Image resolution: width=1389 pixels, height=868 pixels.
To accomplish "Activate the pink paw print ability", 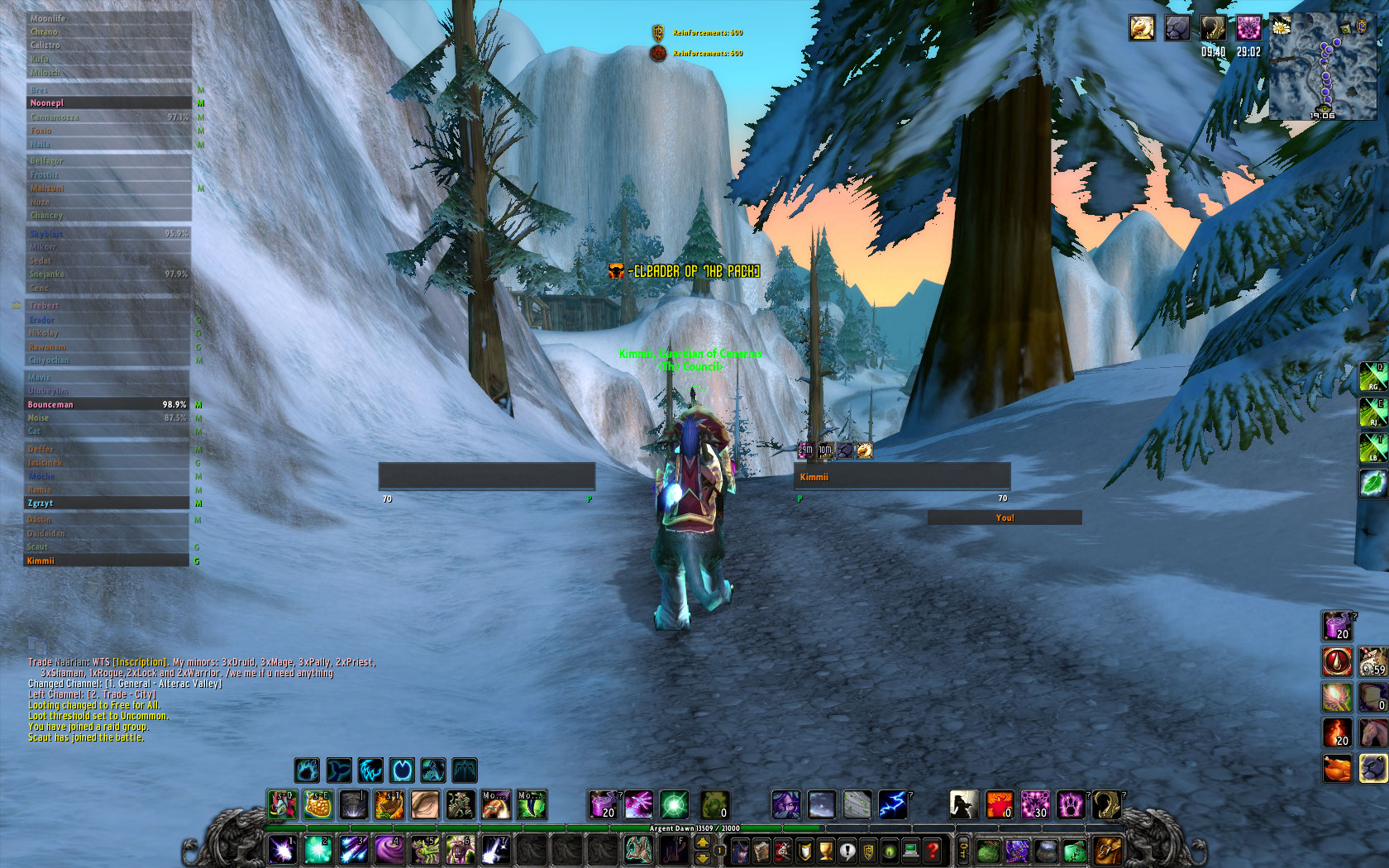I will [x=1071, y=804].
